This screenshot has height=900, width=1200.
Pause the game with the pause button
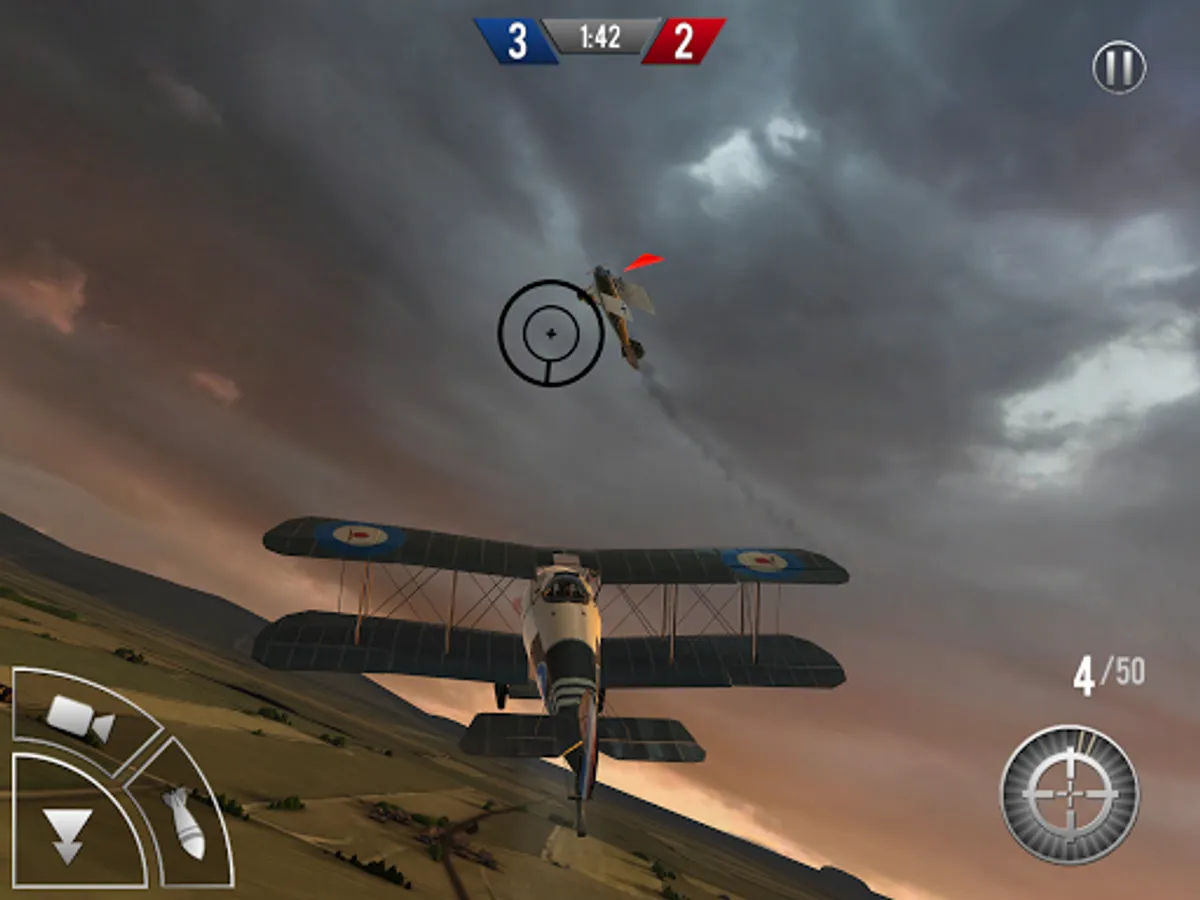tap(1118, 68)
